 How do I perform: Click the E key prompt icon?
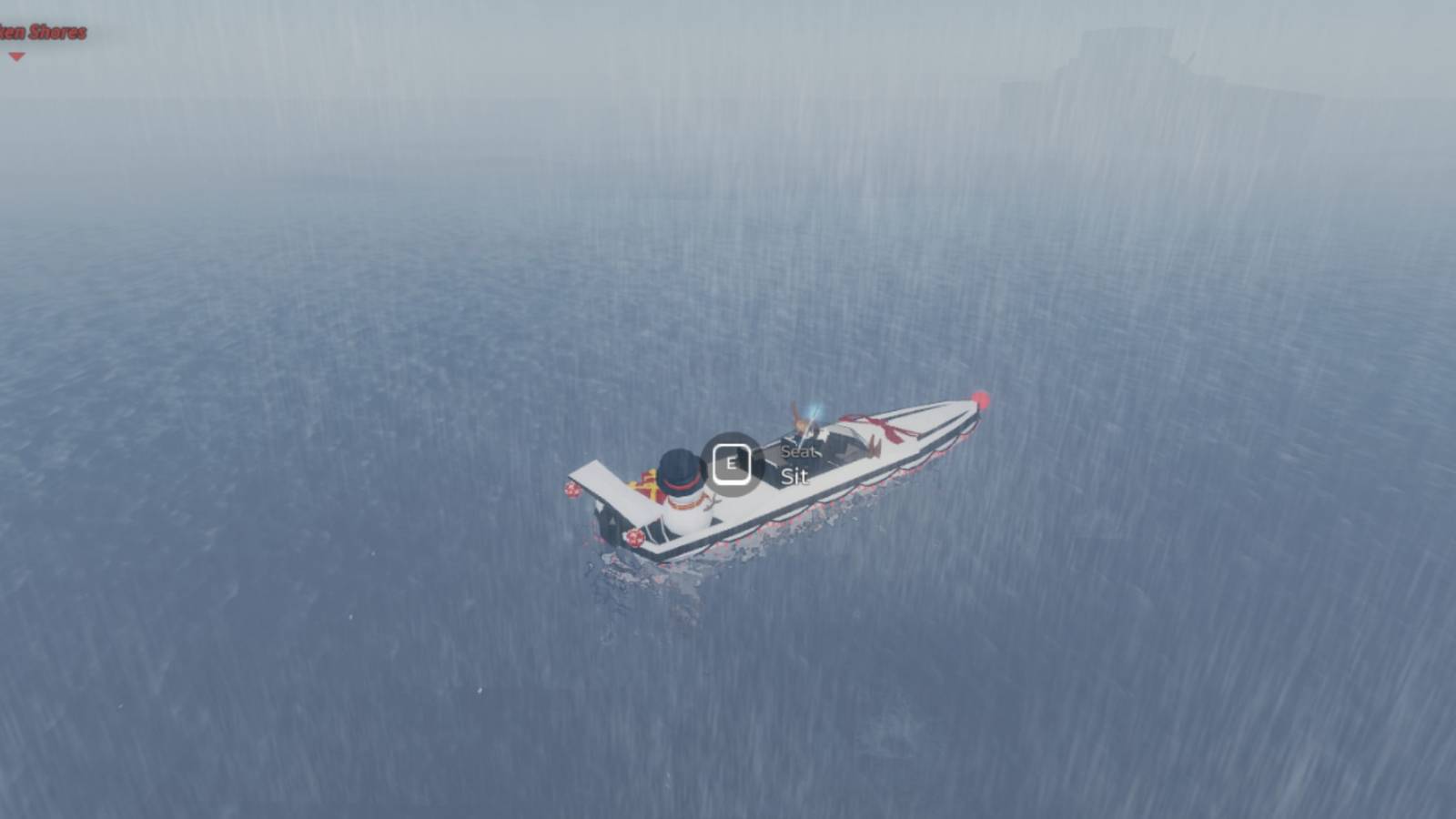(x=733, y=462)
